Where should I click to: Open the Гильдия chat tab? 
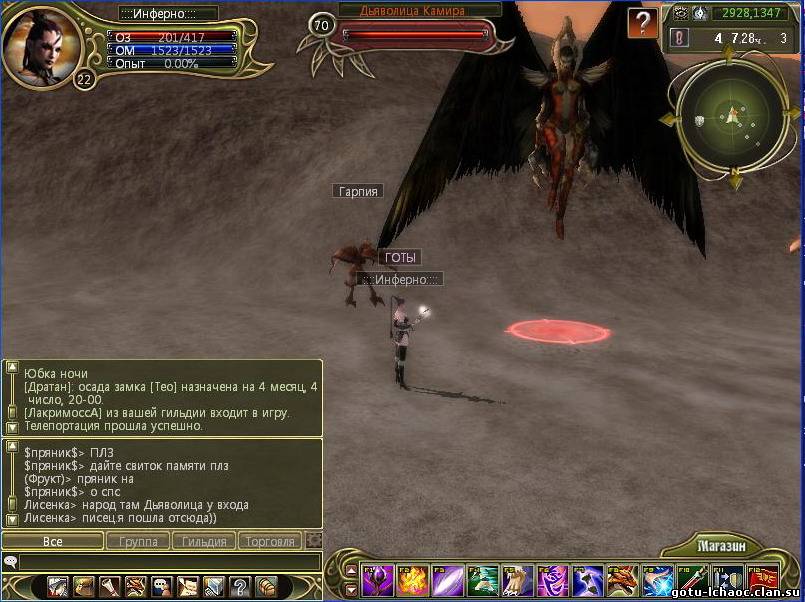[205, 541]
